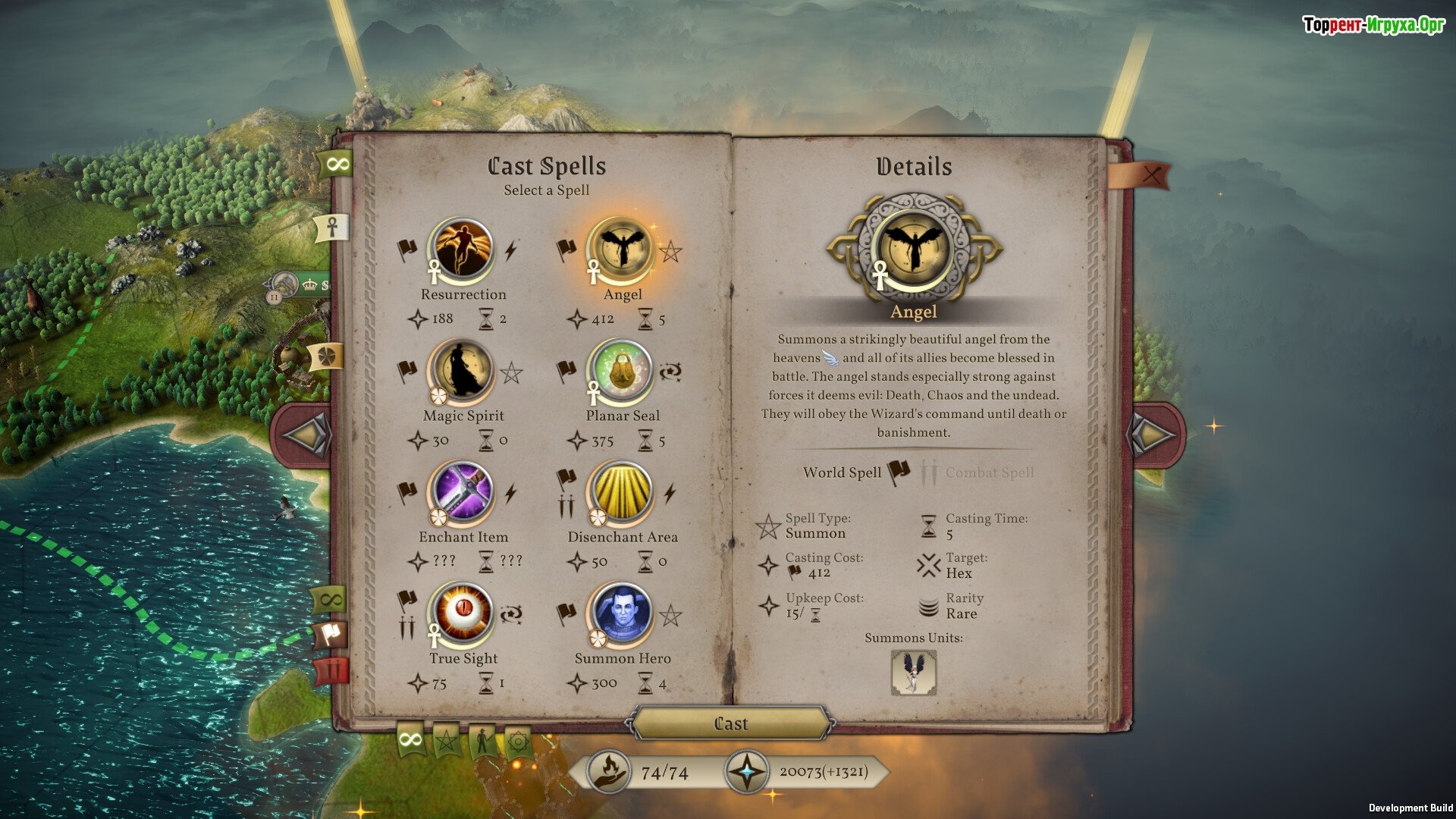1456x819 pixels.
Task: Select the white flag bookmark tab
Action: click(x=331, y=634)
